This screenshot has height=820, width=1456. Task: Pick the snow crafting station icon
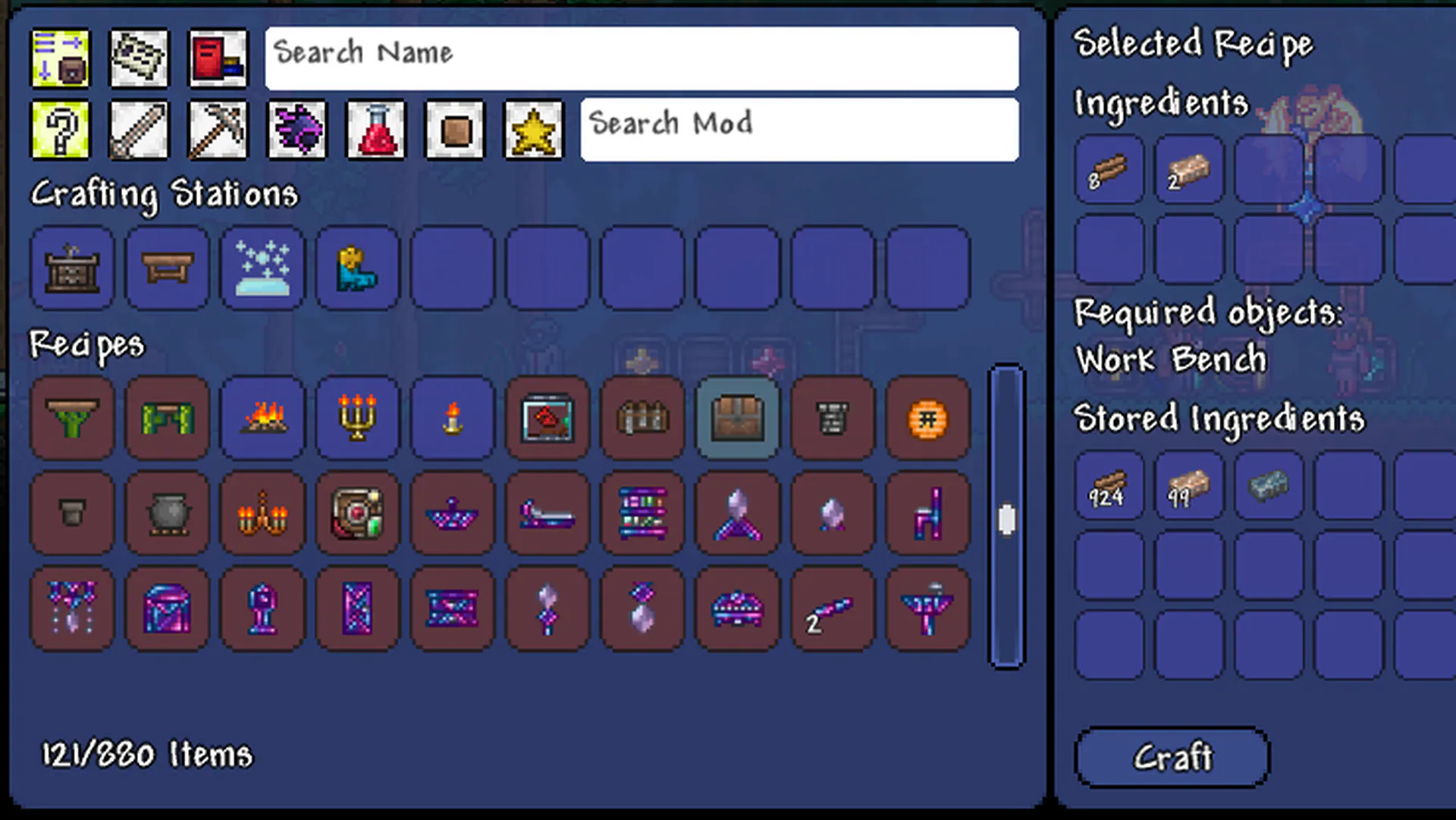tap(262, 268)
